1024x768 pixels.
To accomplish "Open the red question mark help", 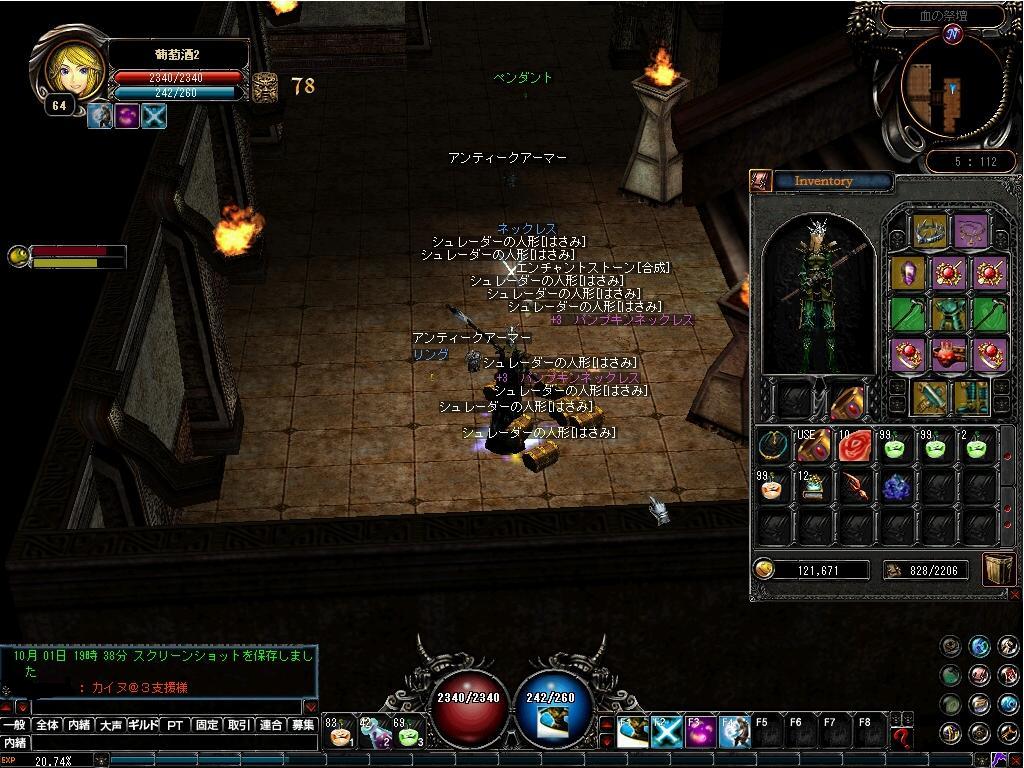I will click(902, 738).
